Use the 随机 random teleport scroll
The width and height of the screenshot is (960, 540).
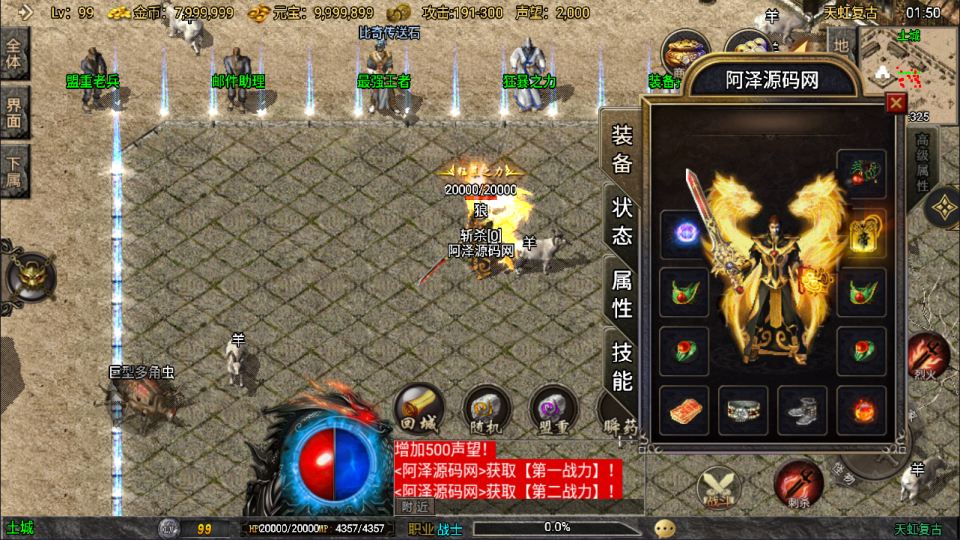pyautogui.click(x=487, y=409)
